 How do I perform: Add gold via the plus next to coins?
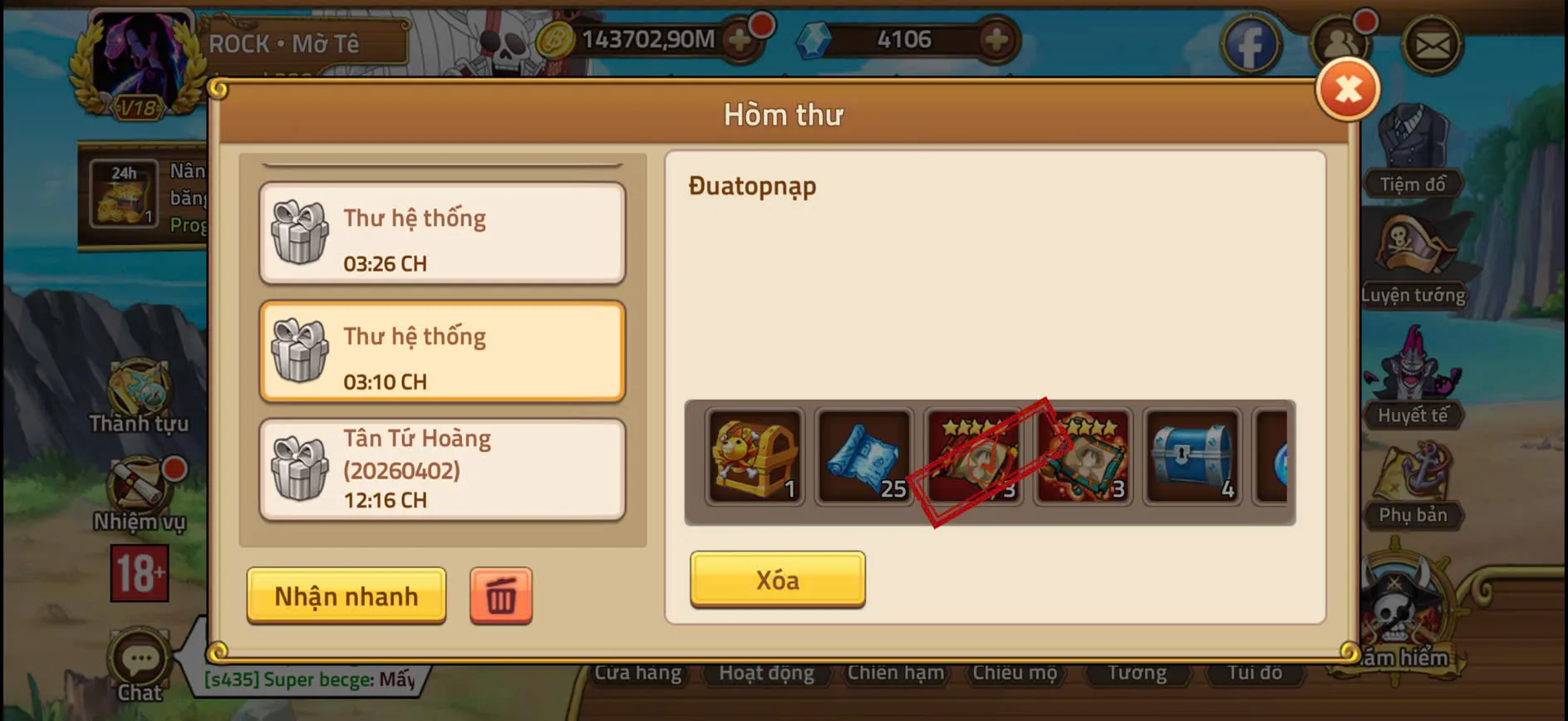tap(739, 39)
